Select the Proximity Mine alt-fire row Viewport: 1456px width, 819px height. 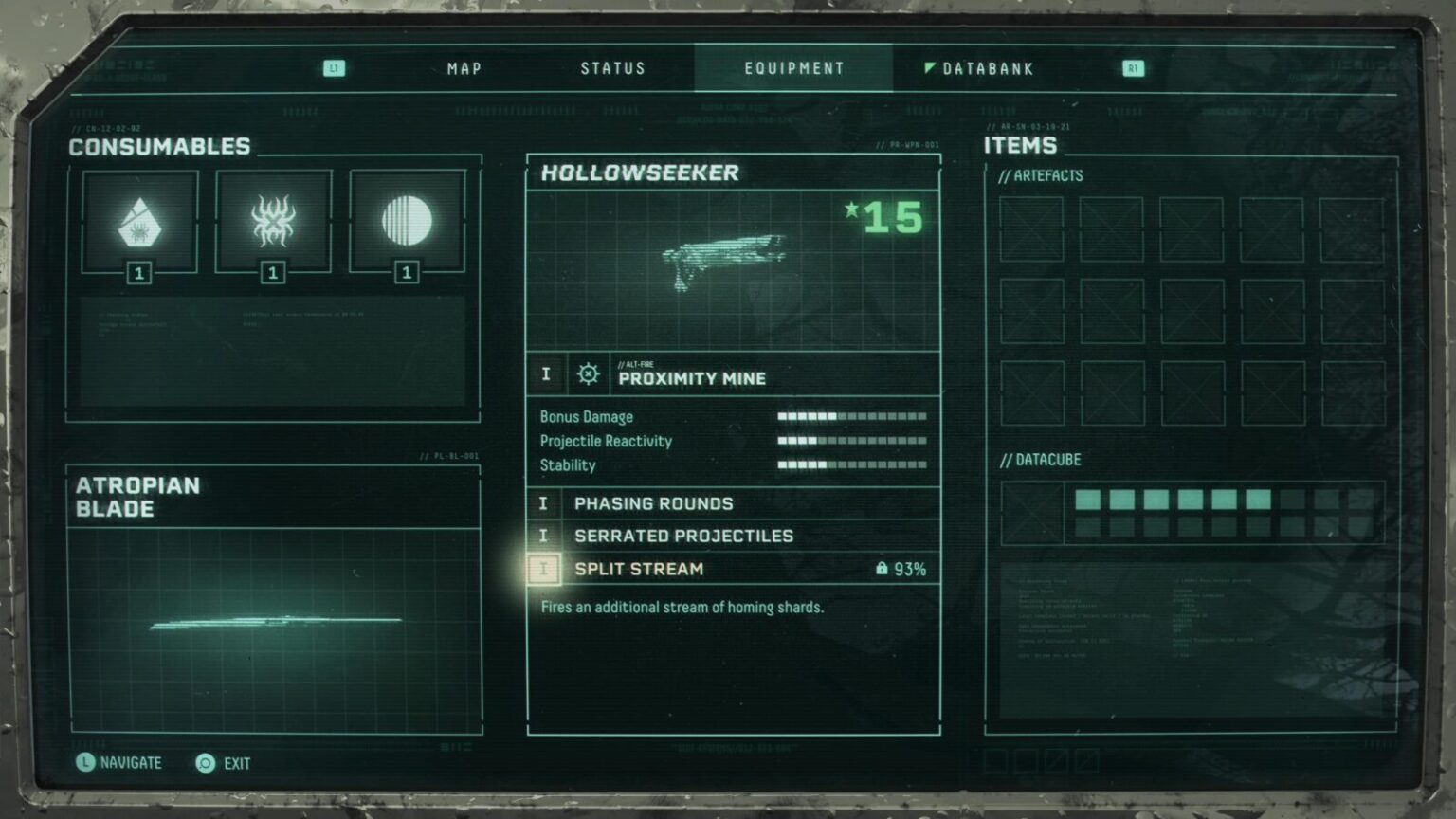733,374
